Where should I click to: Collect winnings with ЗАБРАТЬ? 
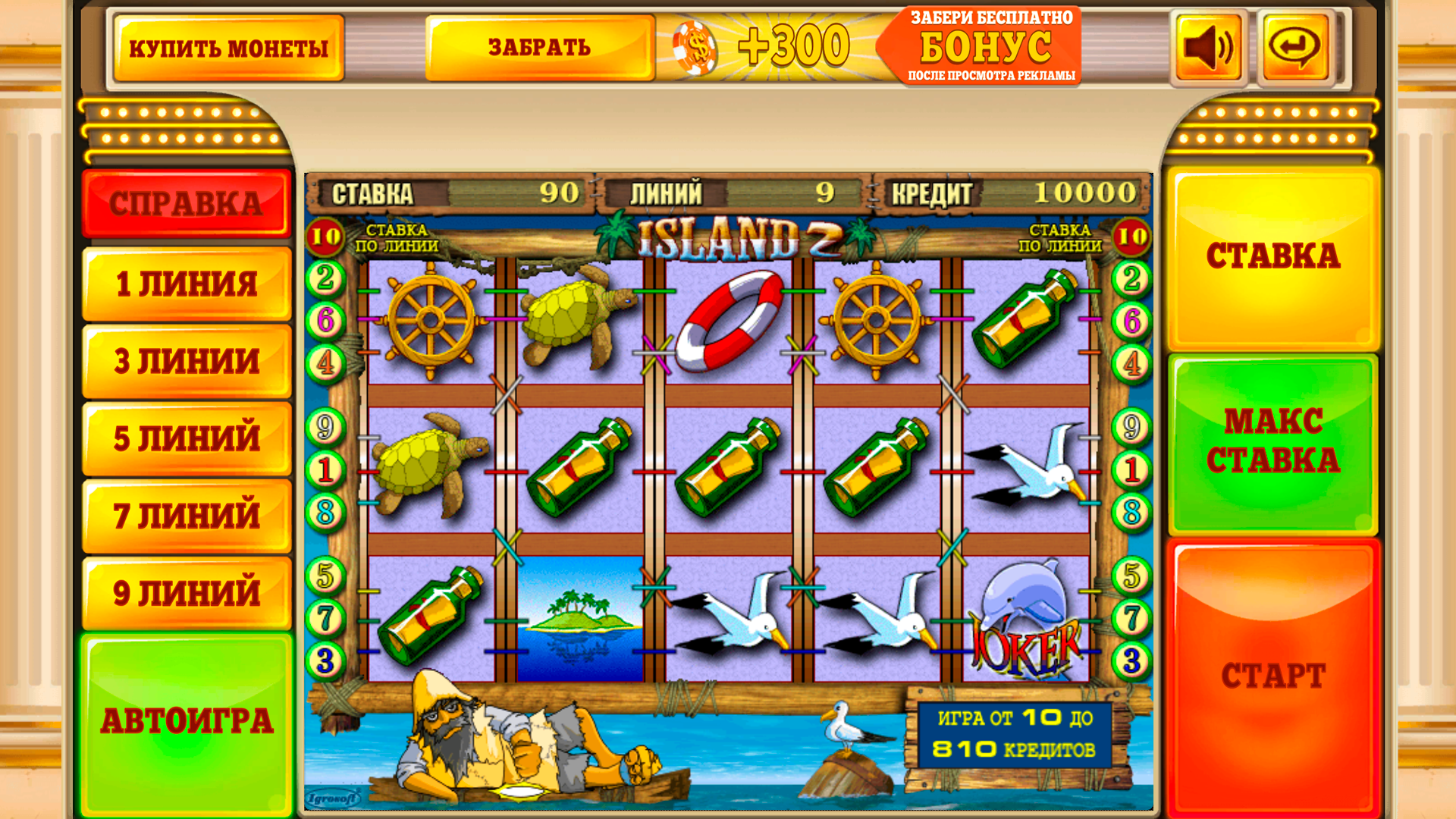(541, 47)
